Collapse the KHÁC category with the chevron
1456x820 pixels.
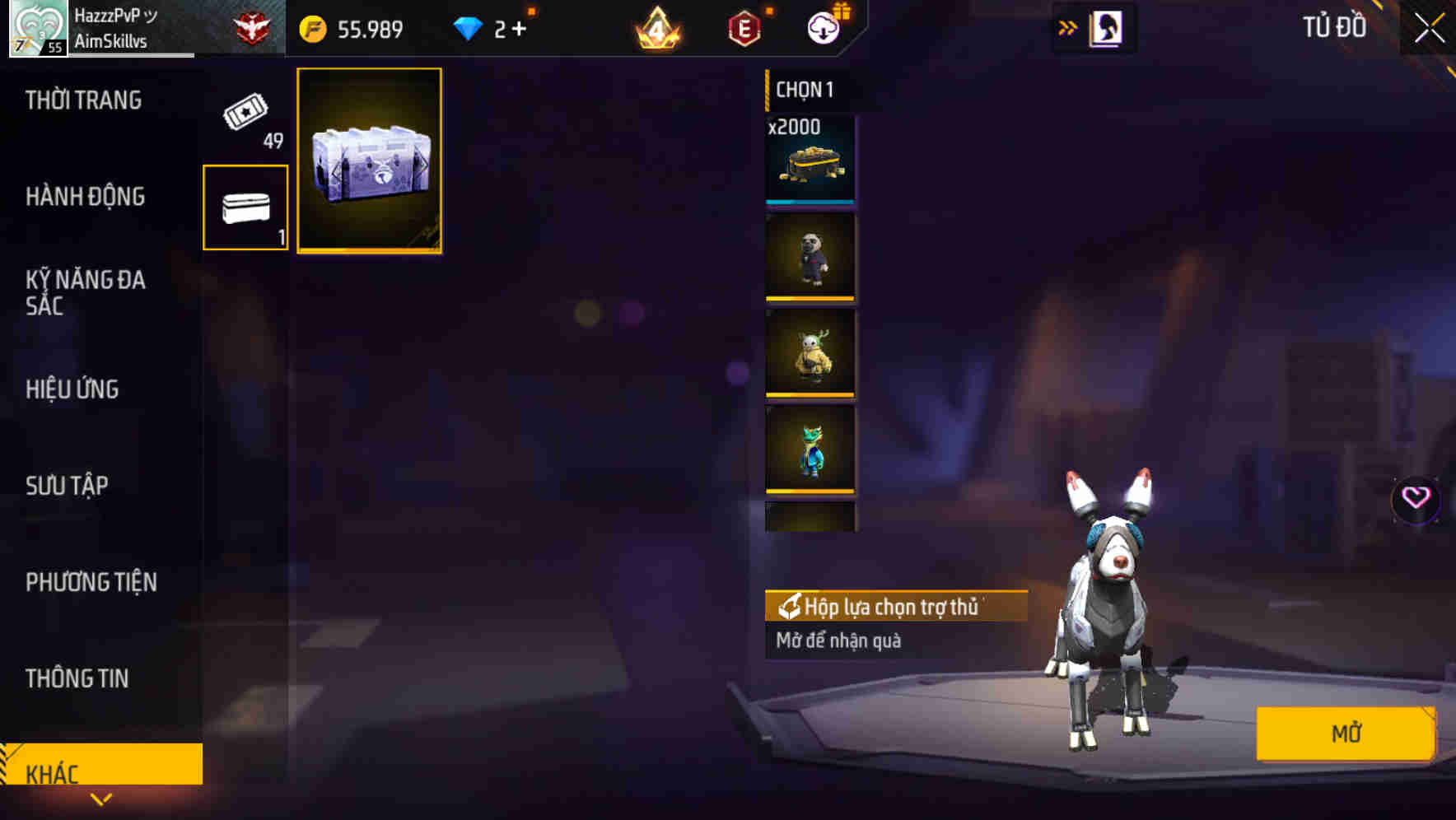coord(102,797)
